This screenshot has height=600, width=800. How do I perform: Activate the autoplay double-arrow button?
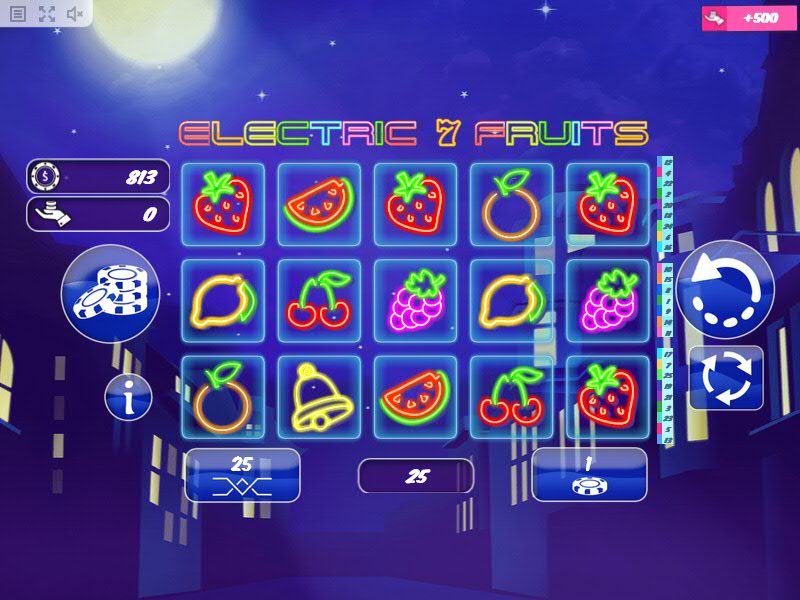click(726, 377)
